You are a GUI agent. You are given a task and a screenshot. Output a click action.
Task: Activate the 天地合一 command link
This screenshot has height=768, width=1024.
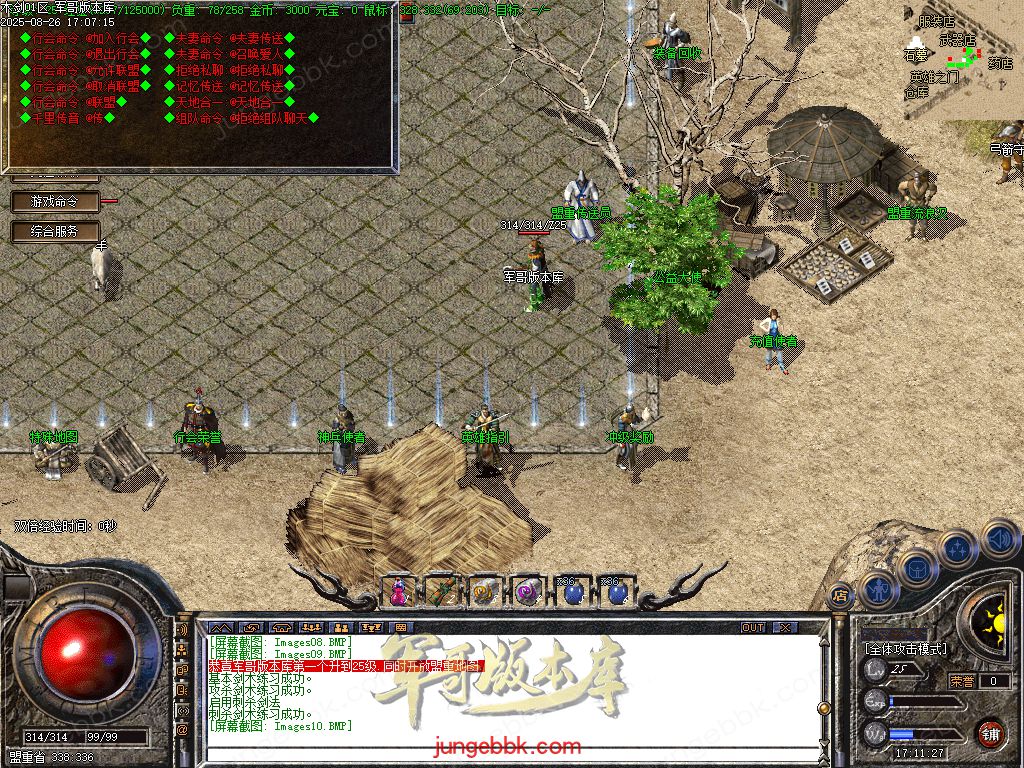coord(258,102)
